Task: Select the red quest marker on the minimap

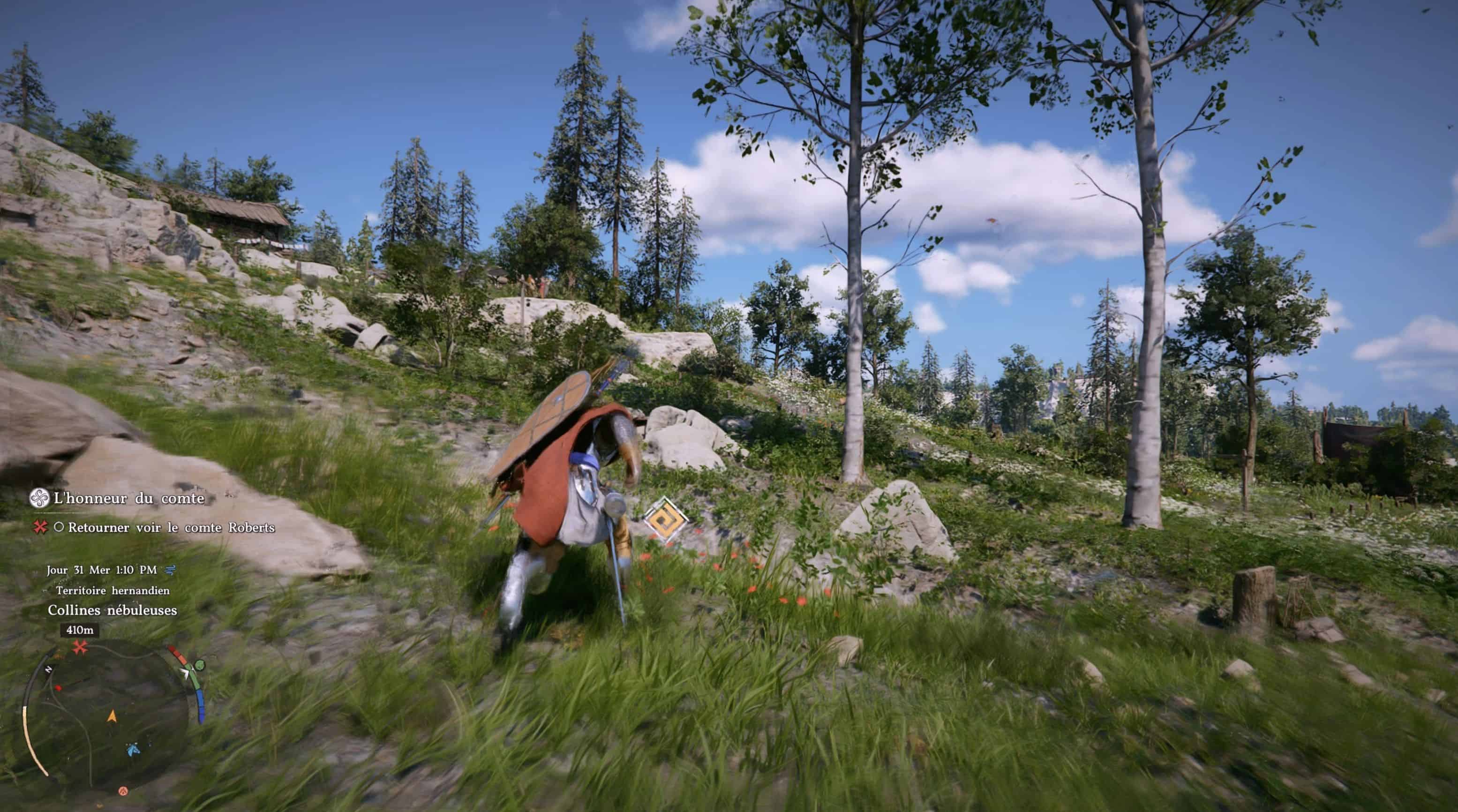Action: point(80,647)
